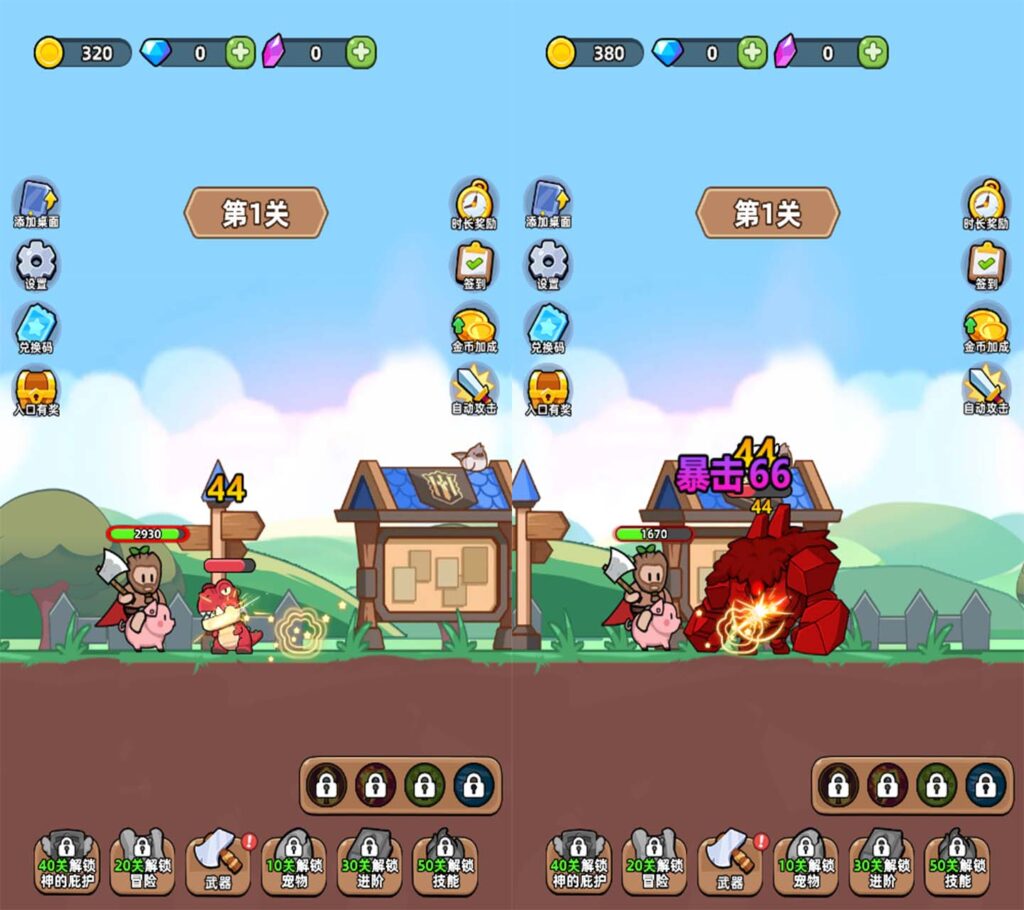Open 兑换码 redeem code on the 320-coin screen
This screenshot has height=910, width=1024.
coord(36,326)
